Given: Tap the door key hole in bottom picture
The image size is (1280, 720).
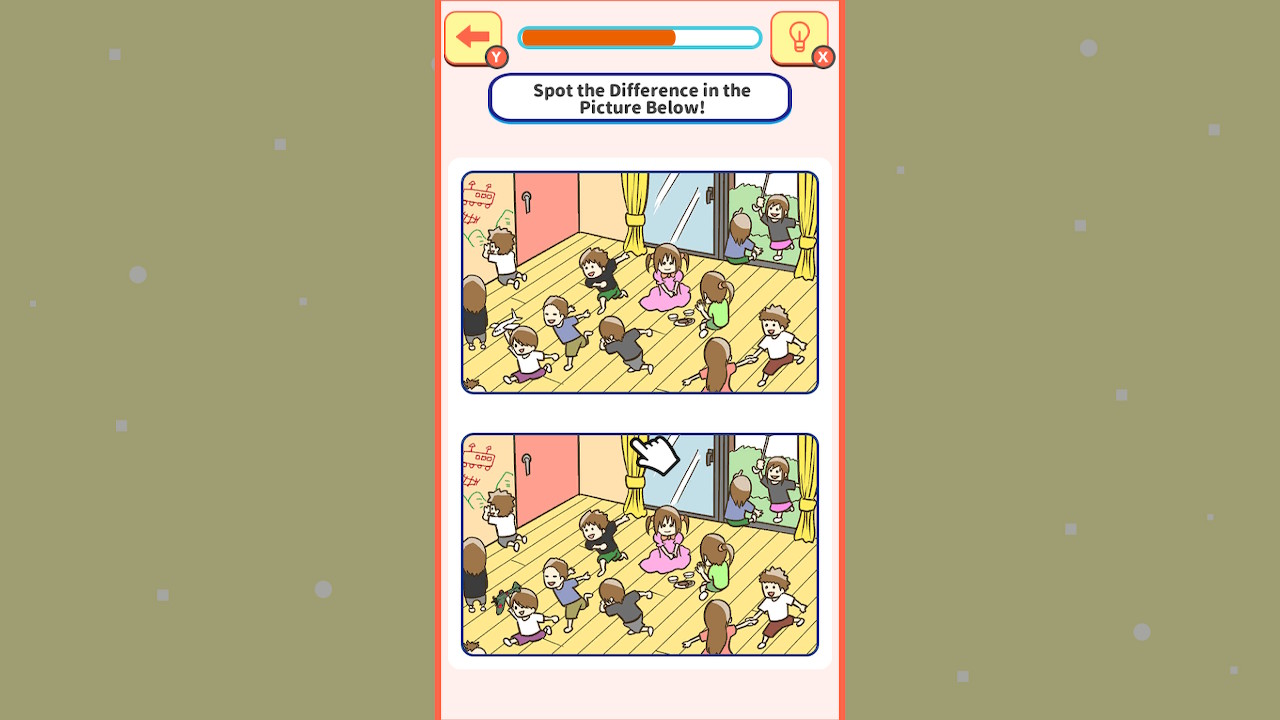Looking at the screenshot, I should [527, 462].
